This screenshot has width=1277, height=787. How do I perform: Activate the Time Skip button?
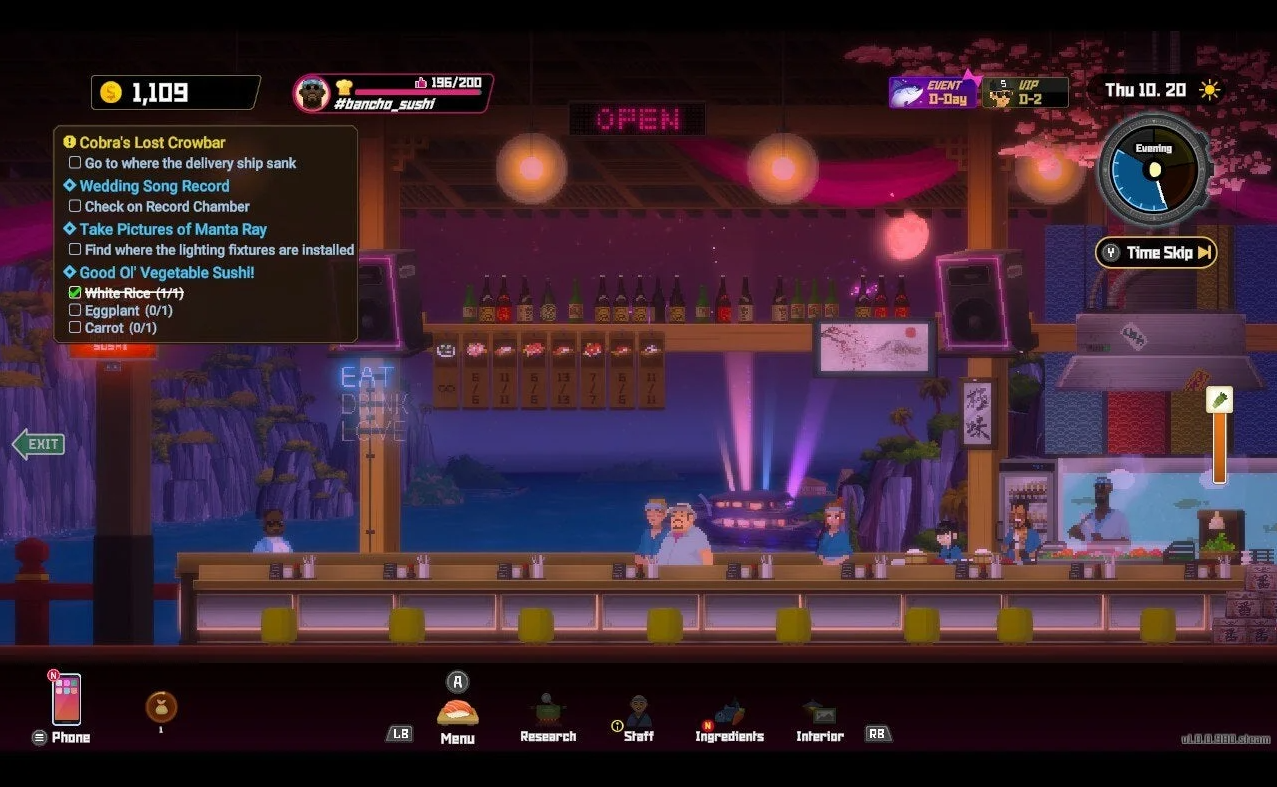(x=1156, y=253)
